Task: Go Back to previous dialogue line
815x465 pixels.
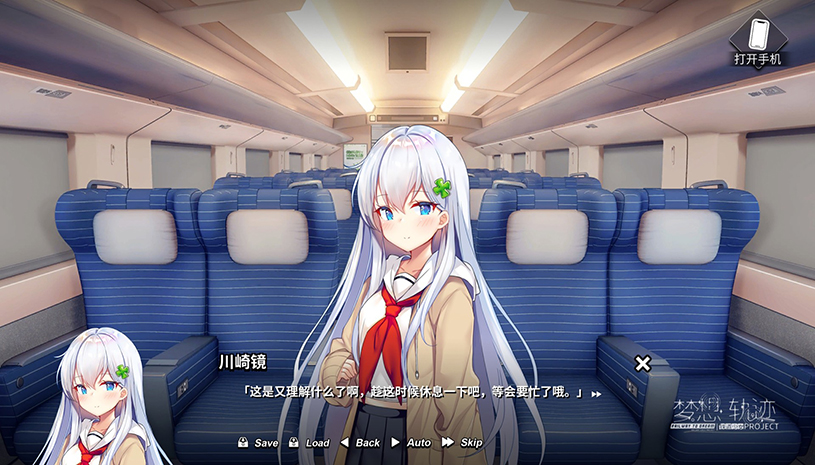Action: [x=360, y=442]
